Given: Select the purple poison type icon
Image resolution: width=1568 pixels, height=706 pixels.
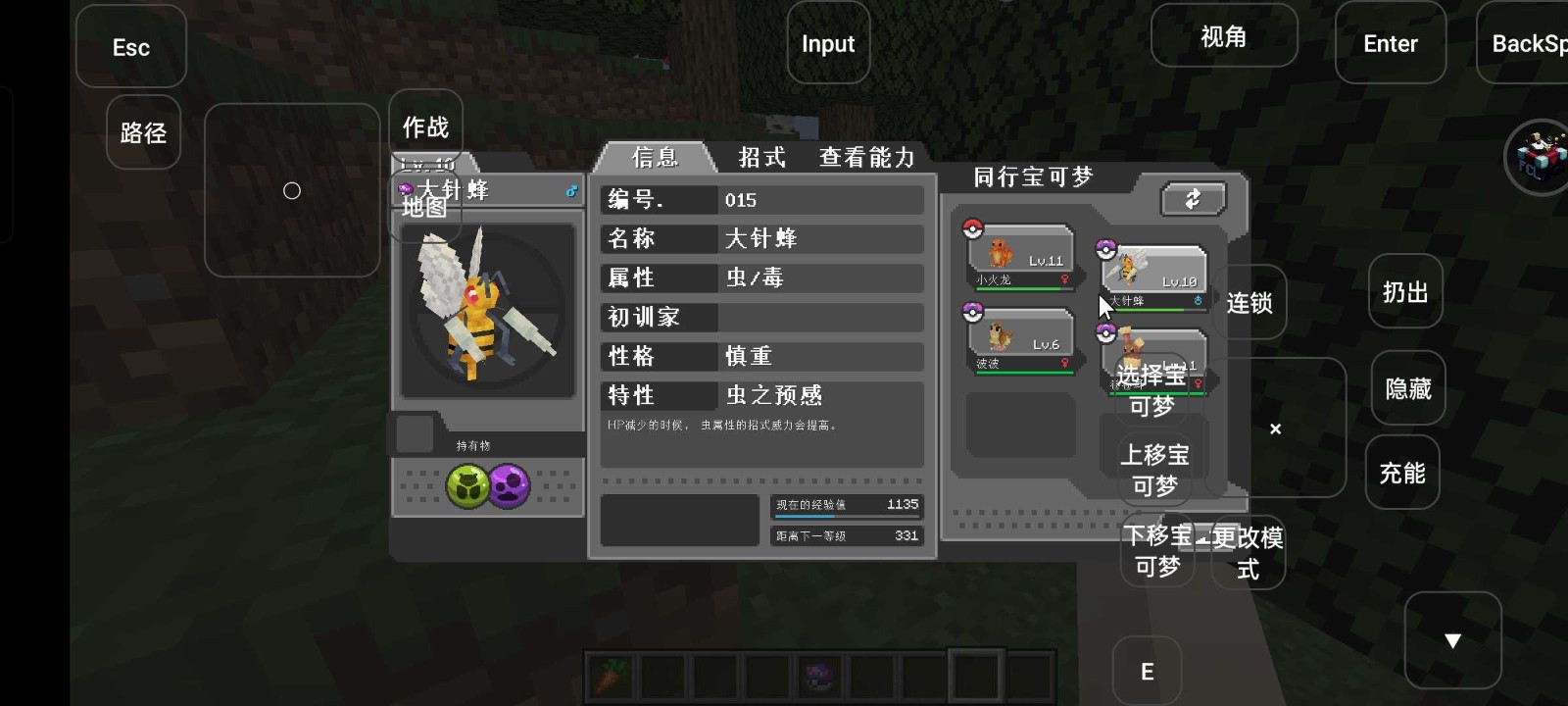Looking at the screenshot, I should (x=510, y=484).
